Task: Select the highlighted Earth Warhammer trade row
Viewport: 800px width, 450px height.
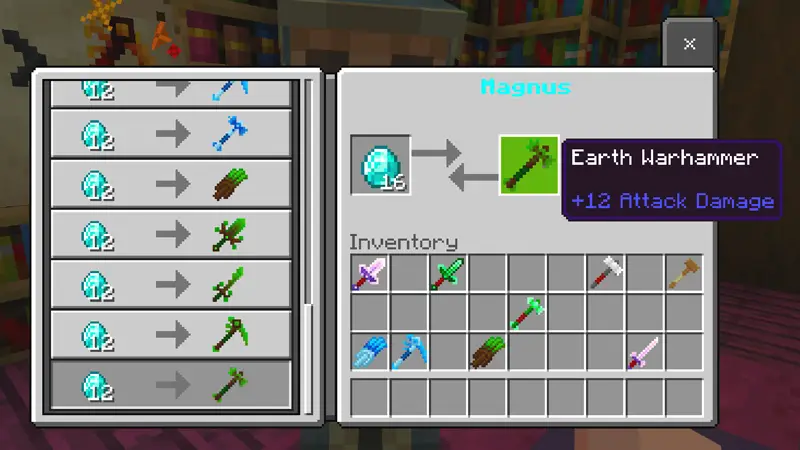Action: coord(171,385)
